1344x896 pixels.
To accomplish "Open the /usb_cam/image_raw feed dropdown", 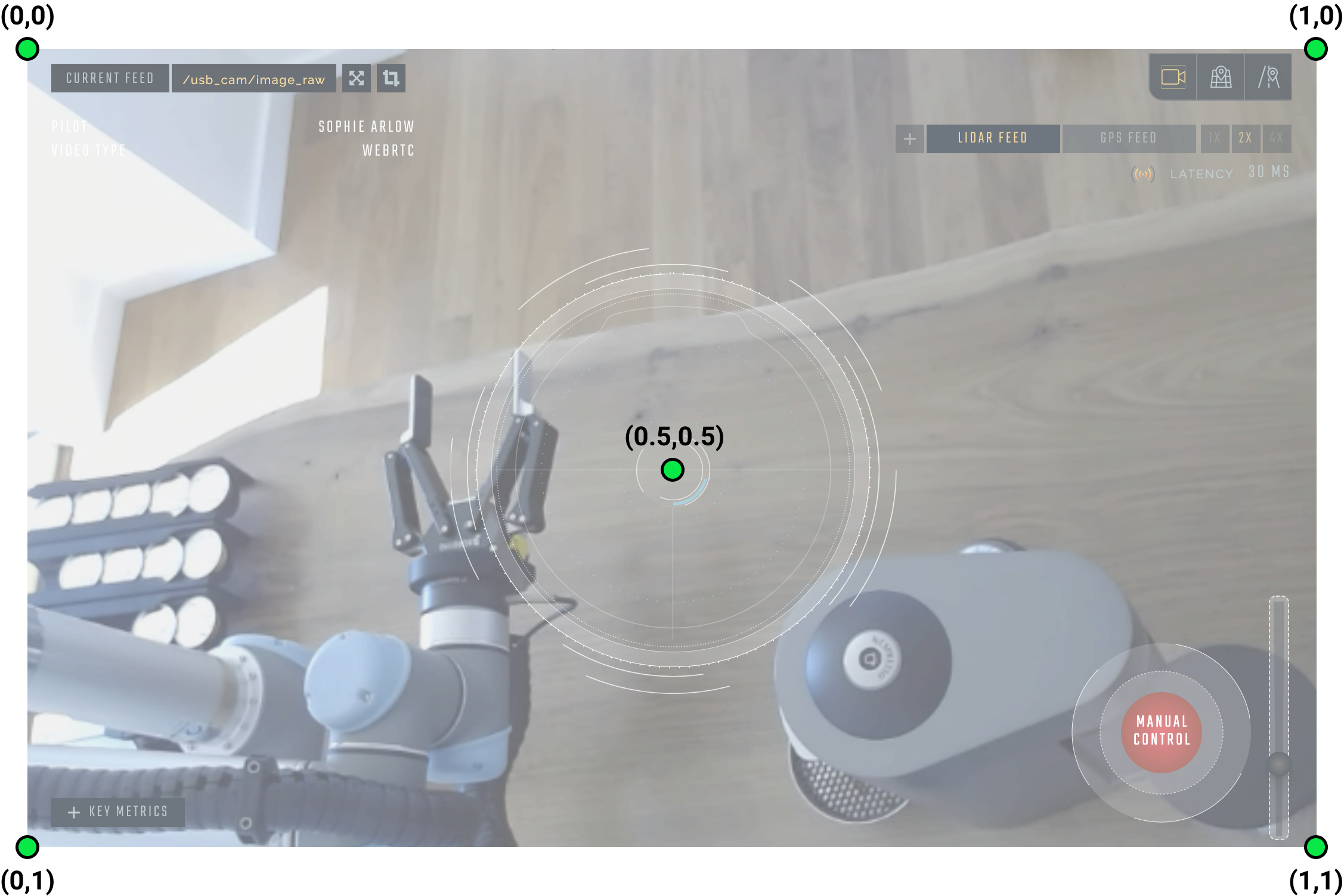I will [254, 79].
